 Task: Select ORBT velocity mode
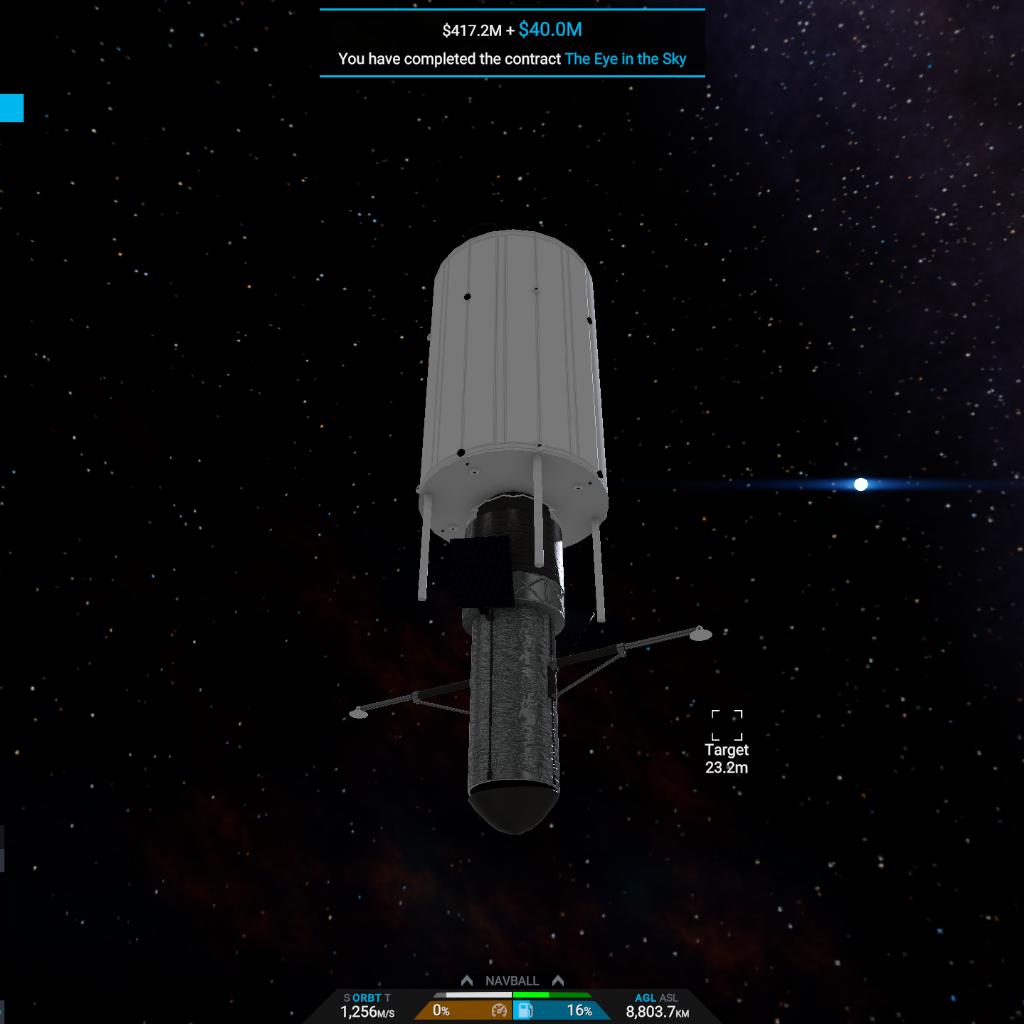pyautogui.click(x=367, y=998)
